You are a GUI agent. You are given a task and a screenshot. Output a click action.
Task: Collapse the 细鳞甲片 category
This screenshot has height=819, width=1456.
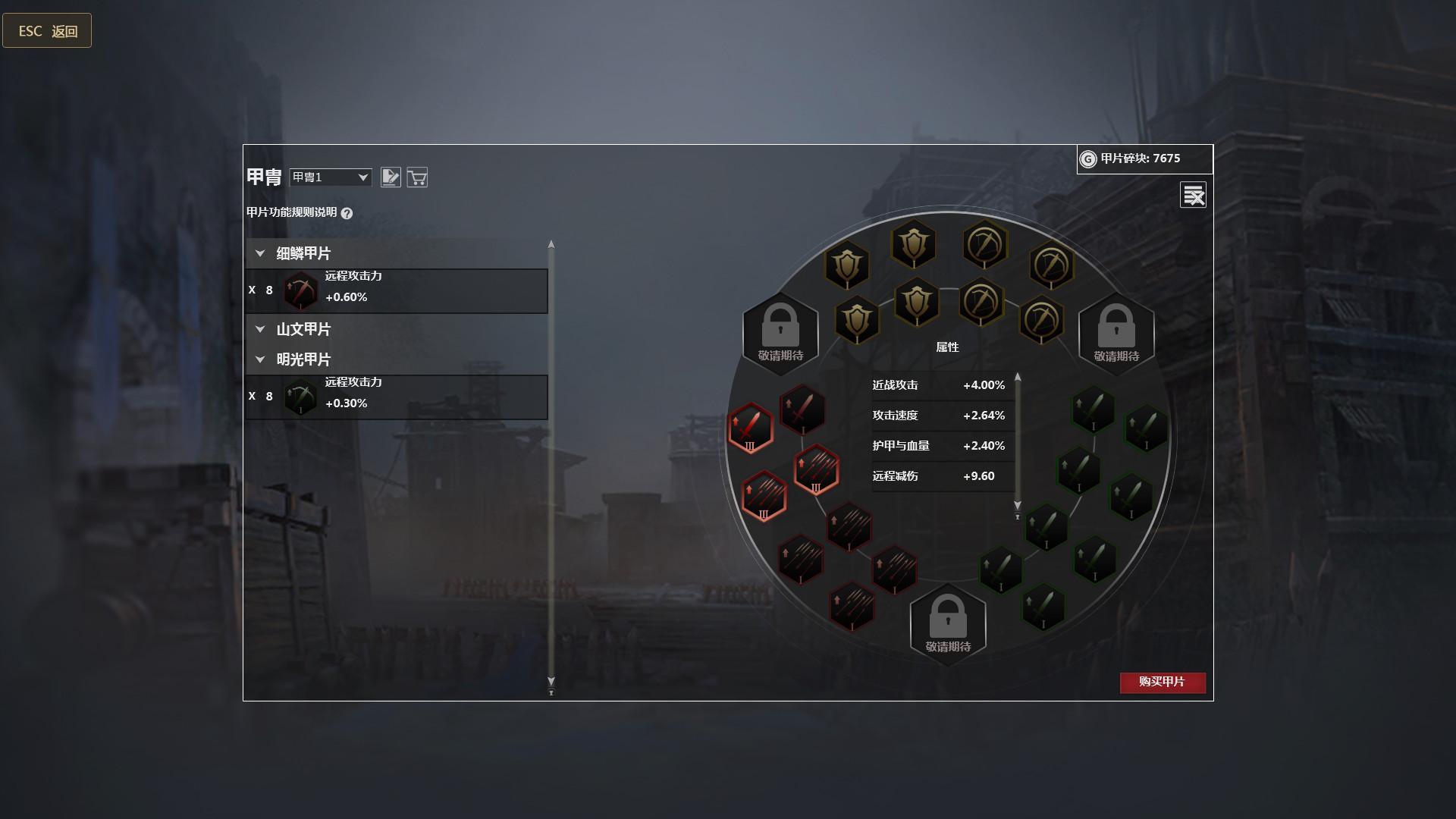[x=260, y=253]
